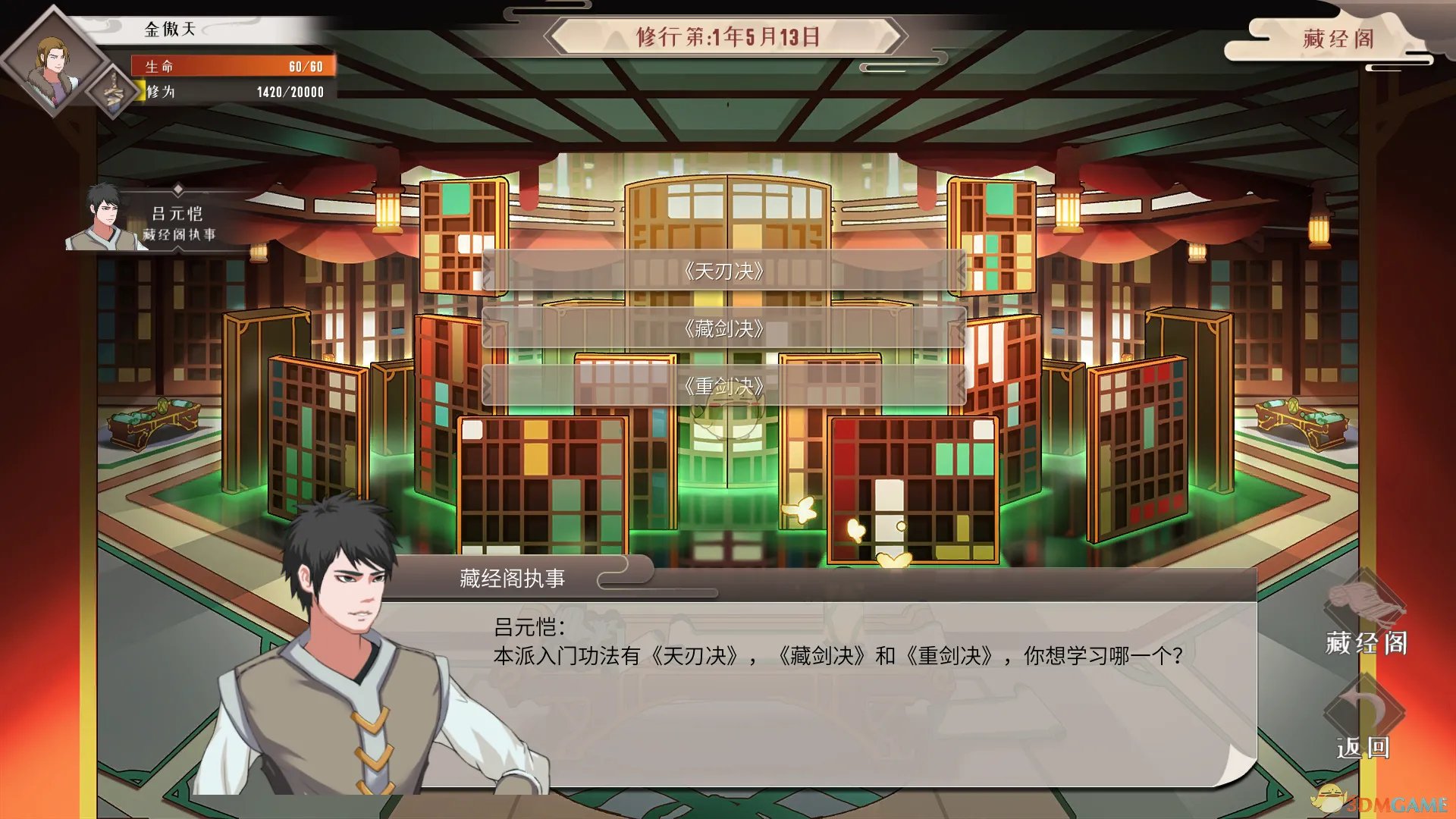Select the 《藏剑决》 technique

(723, 328)
